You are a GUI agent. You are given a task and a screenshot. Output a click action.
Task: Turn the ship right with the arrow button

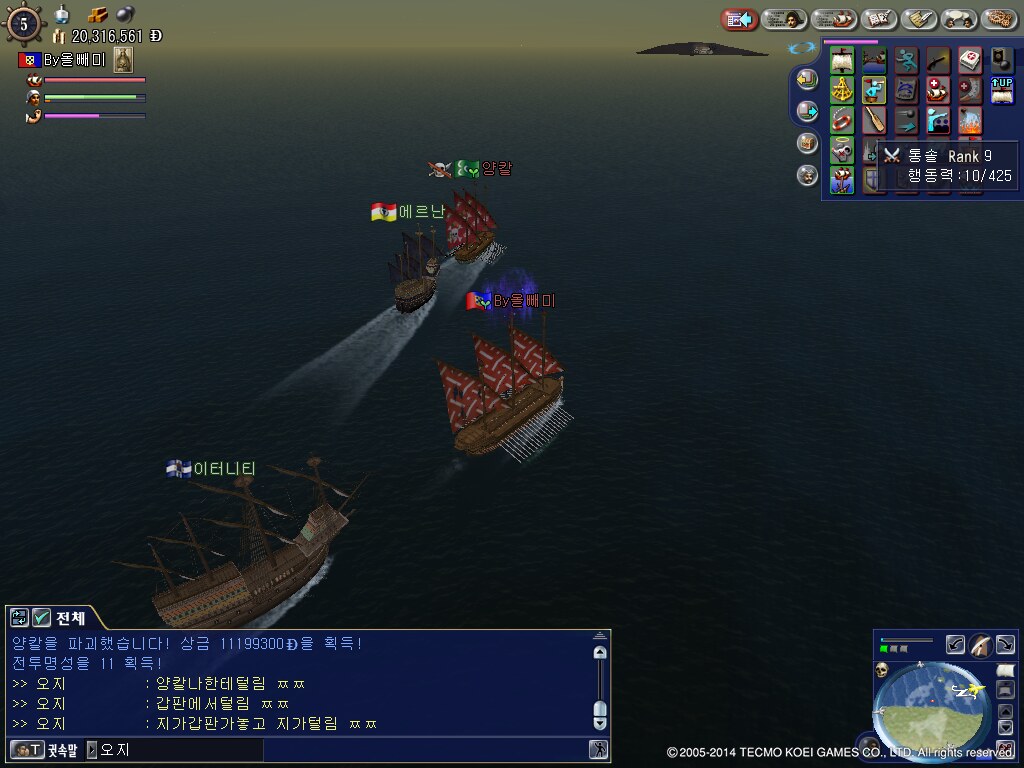(1005, 645)
